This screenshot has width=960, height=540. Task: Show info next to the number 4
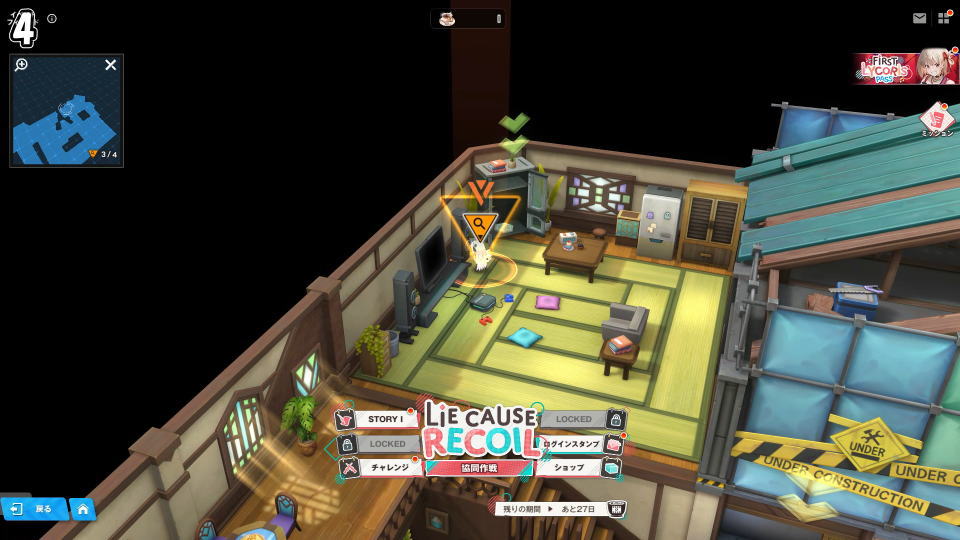point(52,18)
